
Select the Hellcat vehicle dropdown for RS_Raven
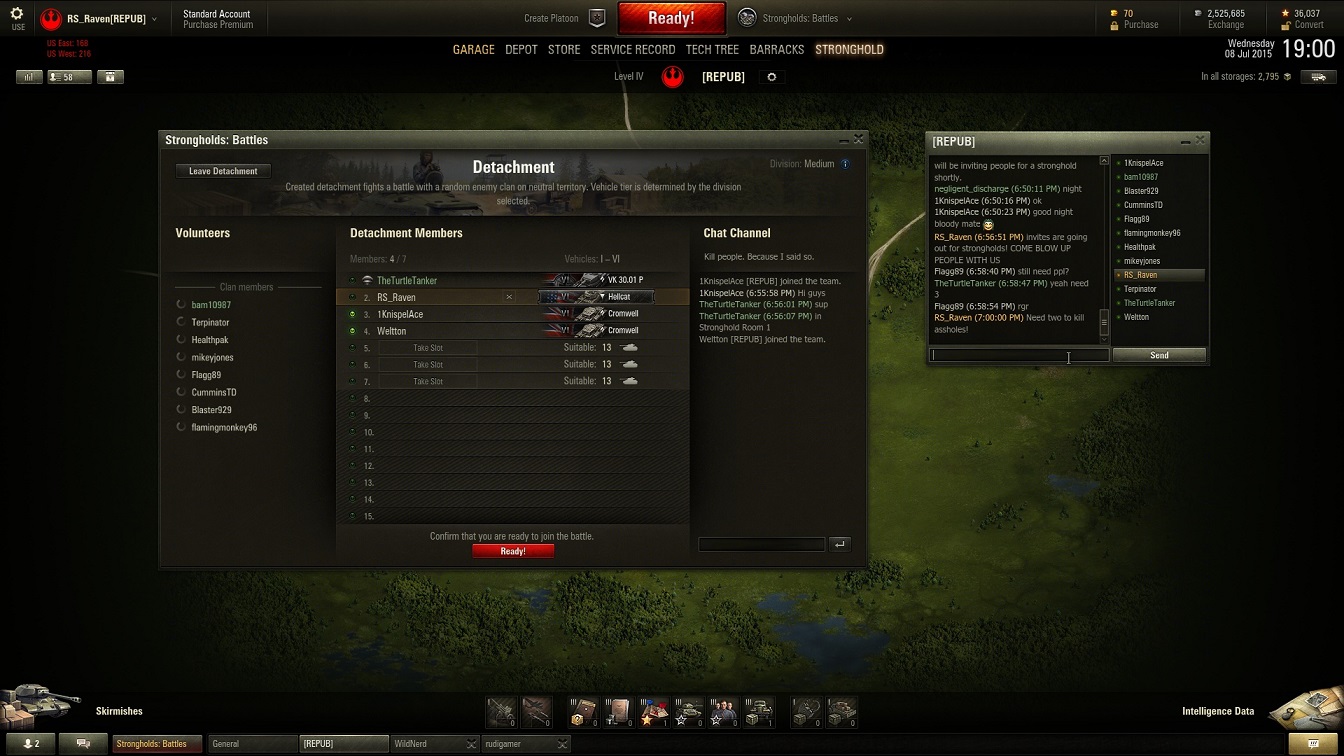(x=597, y=297)
